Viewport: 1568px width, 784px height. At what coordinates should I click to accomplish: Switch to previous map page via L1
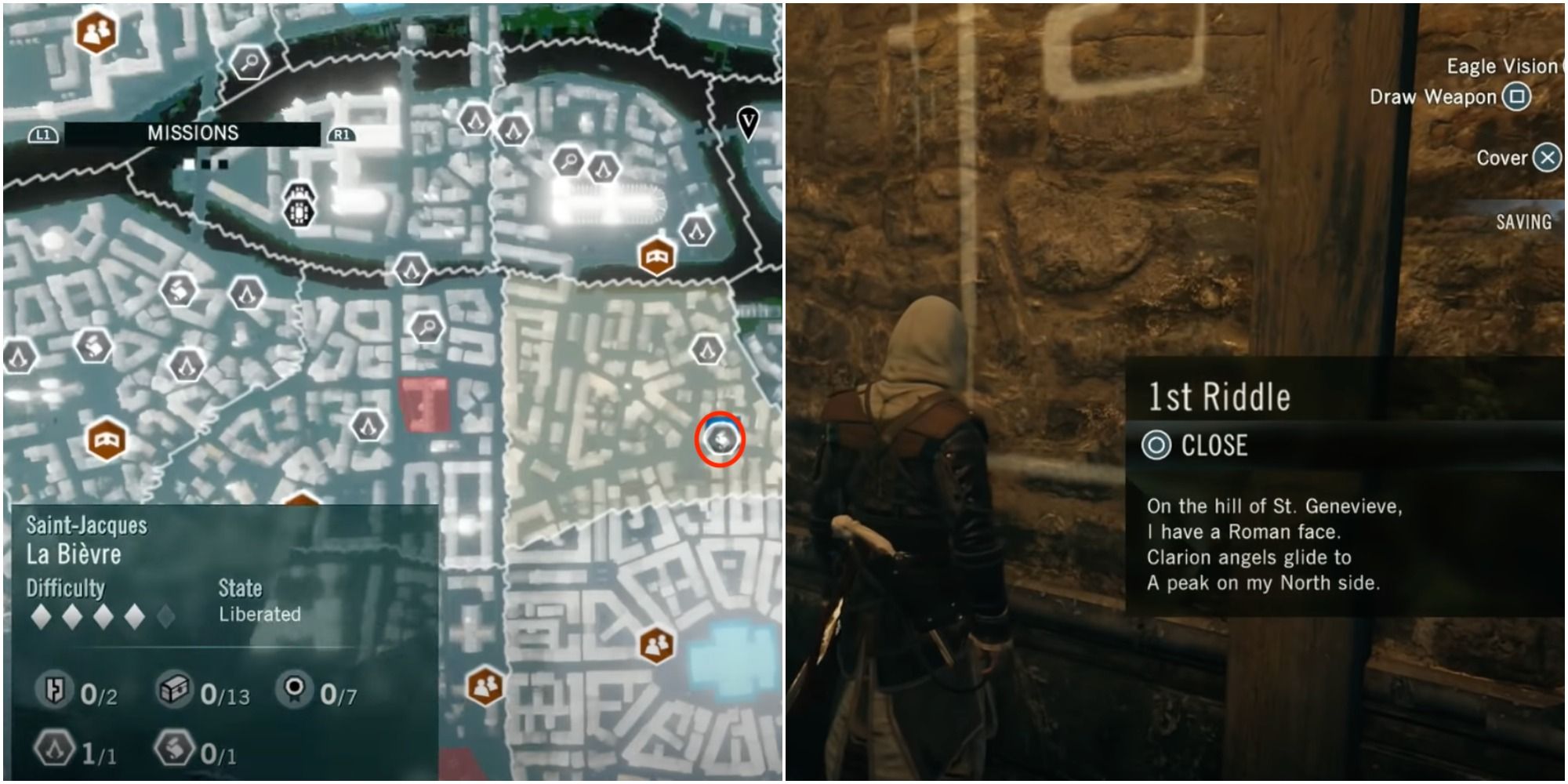[x=45, y=135]
